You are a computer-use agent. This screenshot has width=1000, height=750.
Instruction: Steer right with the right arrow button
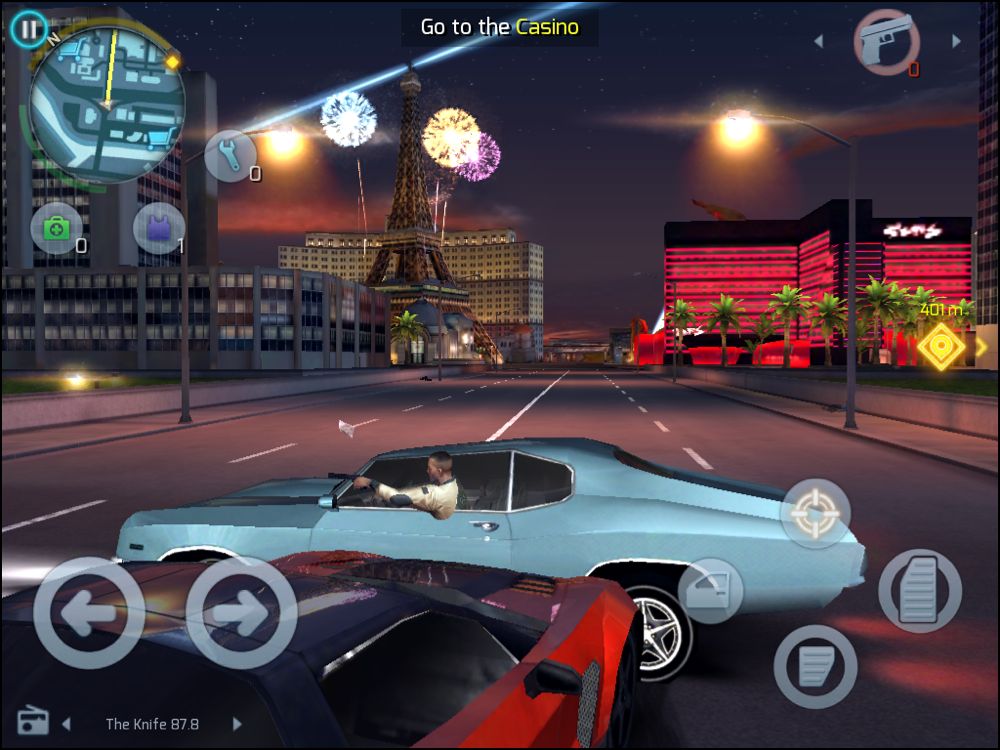coord(241,612)
